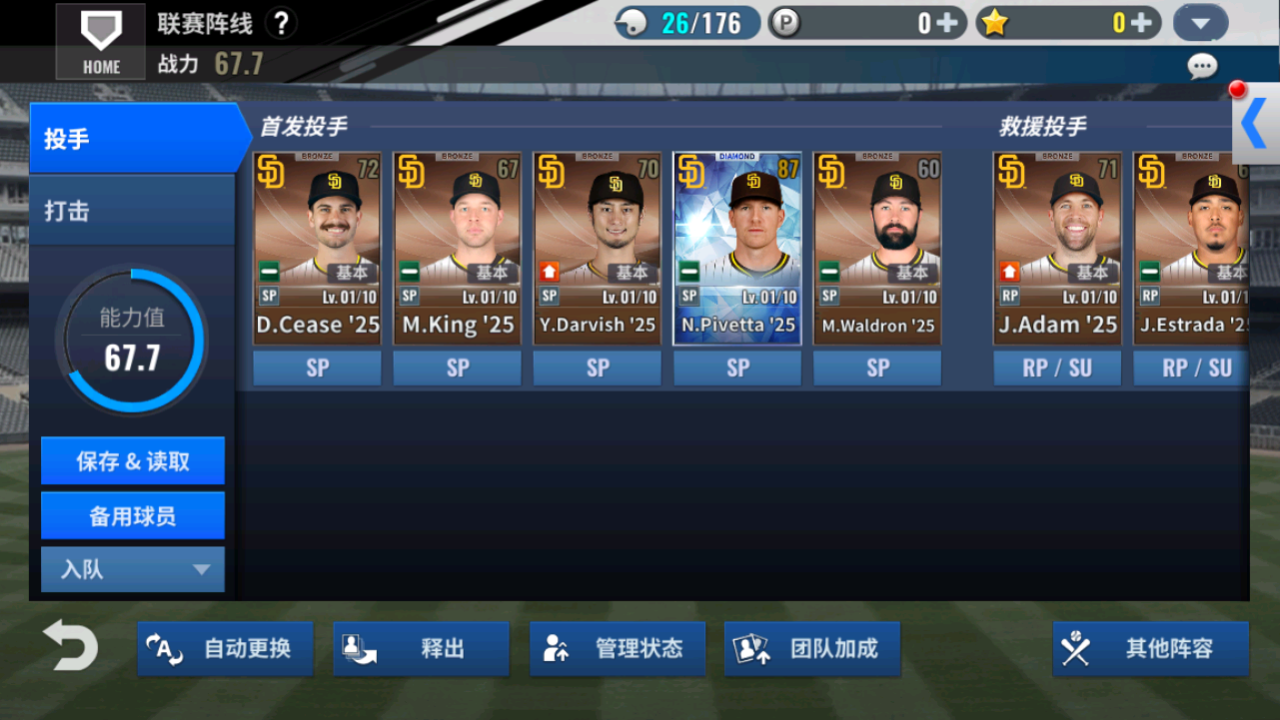Select the M.King '25 player card
Screen dimensions: 1280x720
[457, 249]
